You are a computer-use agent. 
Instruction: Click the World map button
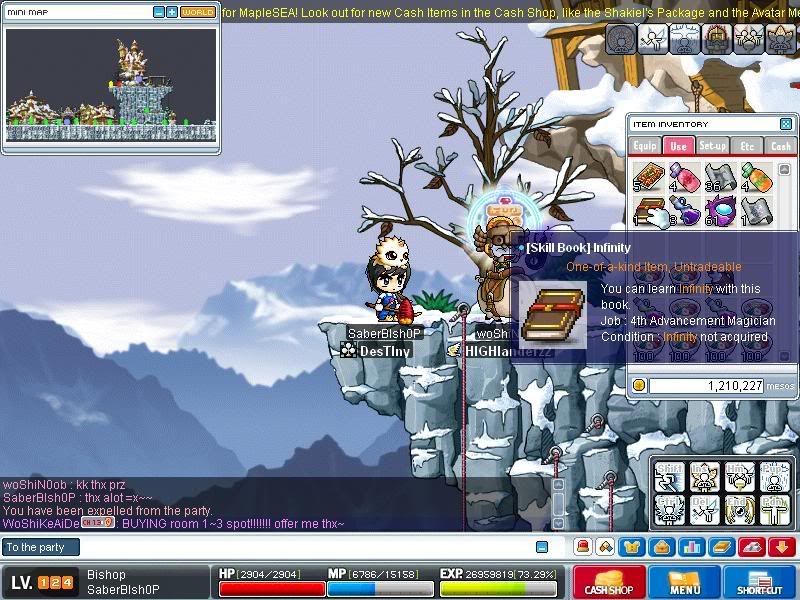197,12
